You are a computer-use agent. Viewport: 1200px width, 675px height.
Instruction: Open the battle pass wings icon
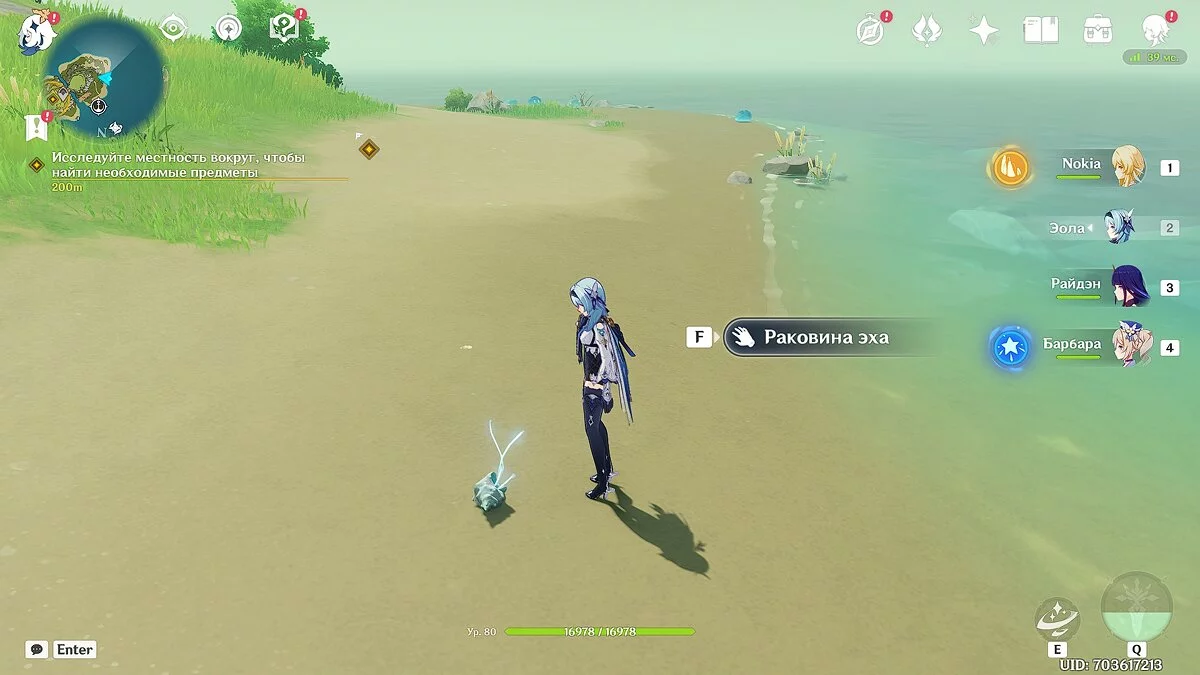(928, 30)
